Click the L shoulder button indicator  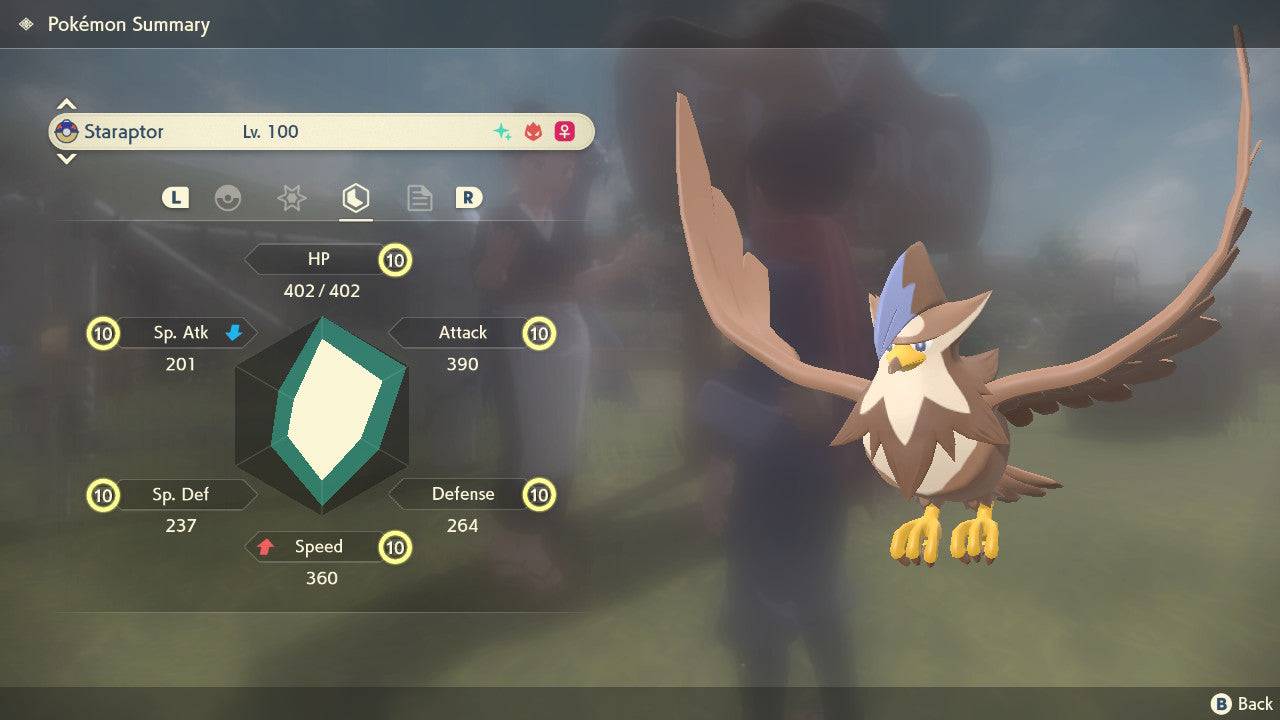click(175, 198)
